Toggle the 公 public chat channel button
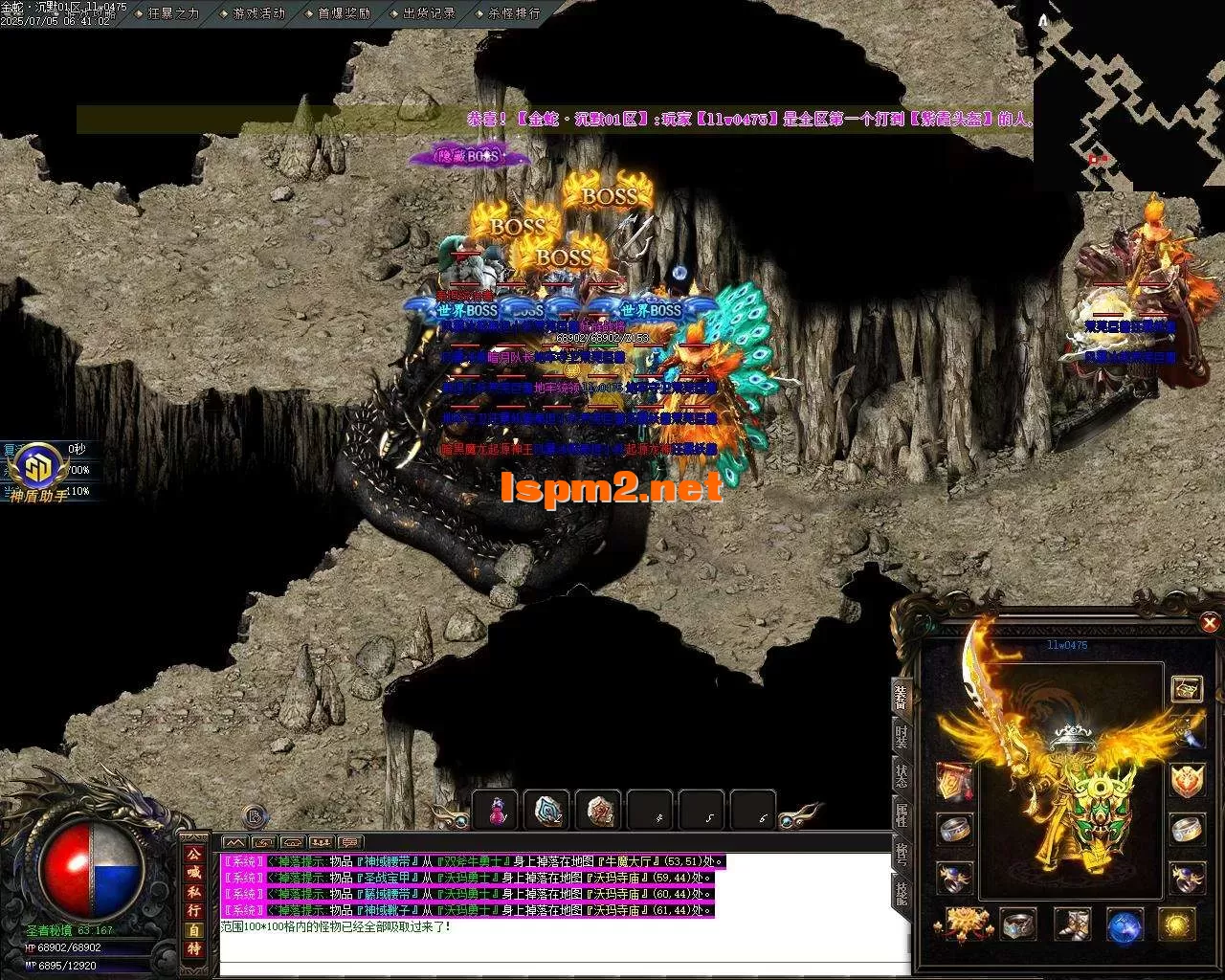 coord(194,854)
